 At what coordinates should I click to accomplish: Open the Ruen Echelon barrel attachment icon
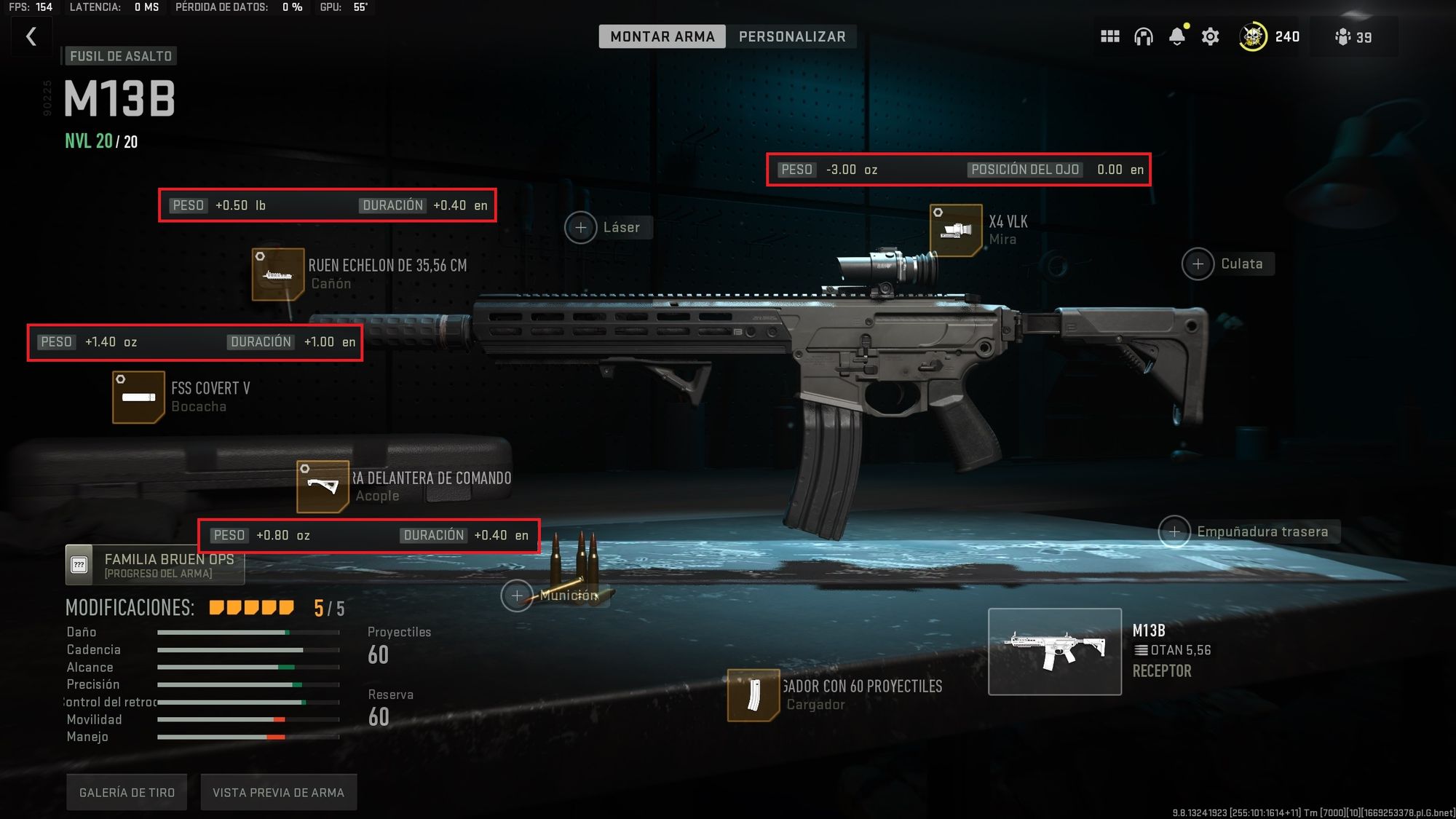(x=277, y=274)
